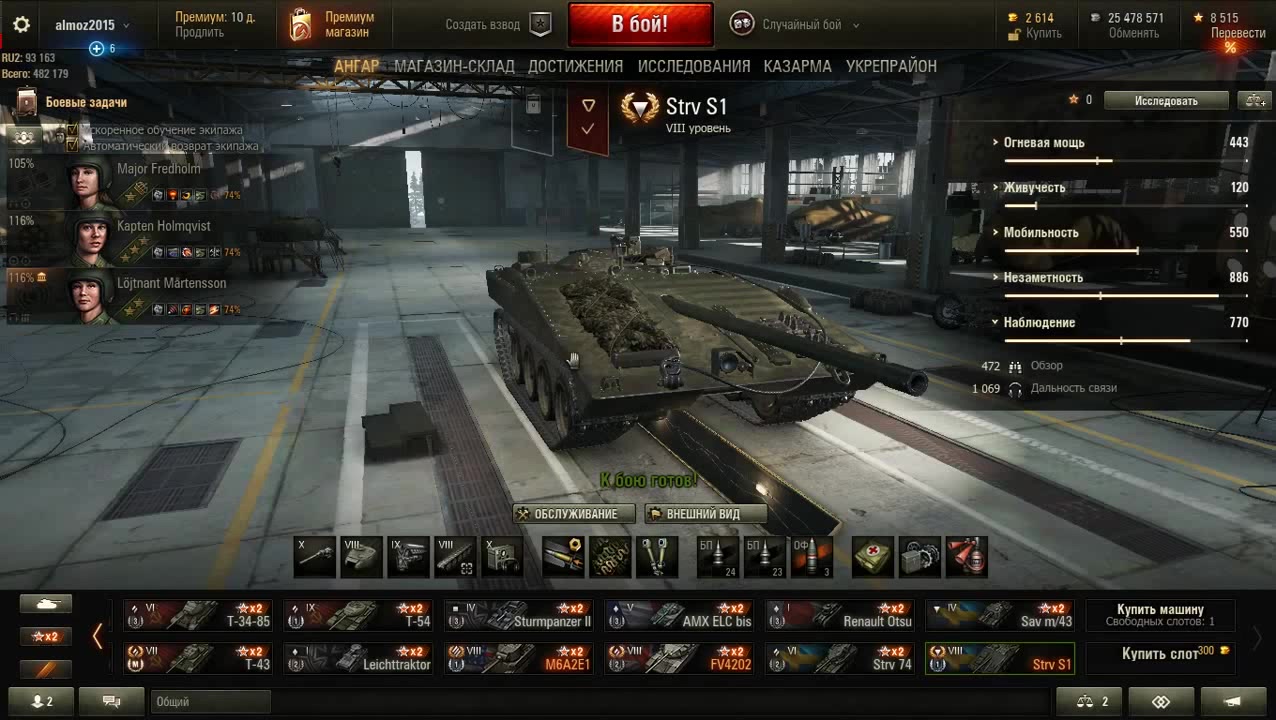
Task: Open the ДОСТИЖЕНИЯ tab
Action: click(575, 66)
